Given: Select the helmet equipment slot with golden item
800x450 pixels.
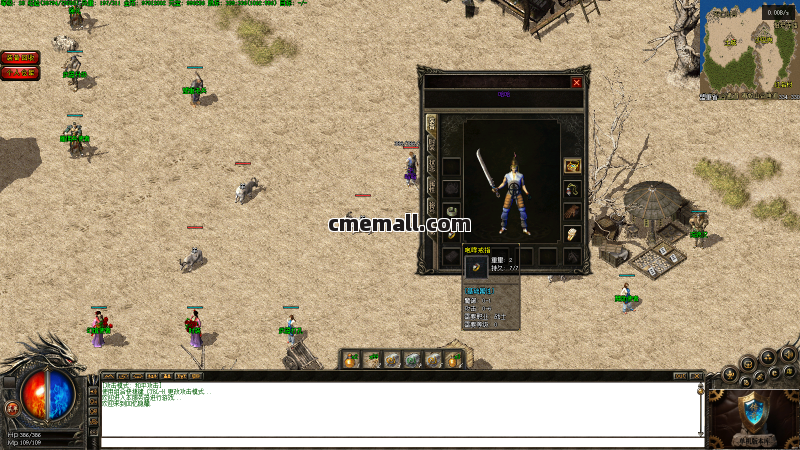Looking at the screenshot, I should [x=573, y=166].
